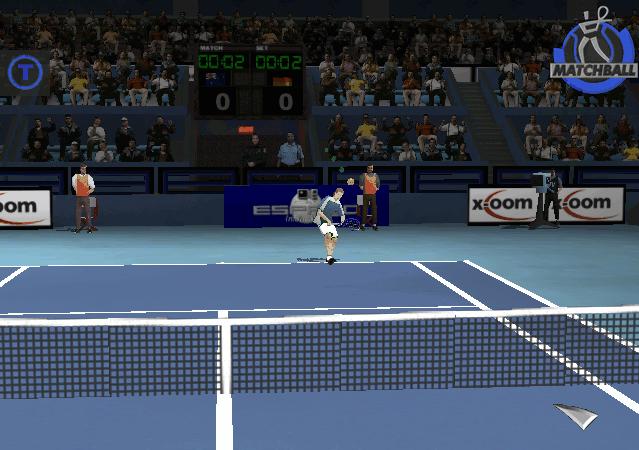Click the silver arrow direction indicator
This screenshot has width=639, height=450.
click(x=575, y=415)
